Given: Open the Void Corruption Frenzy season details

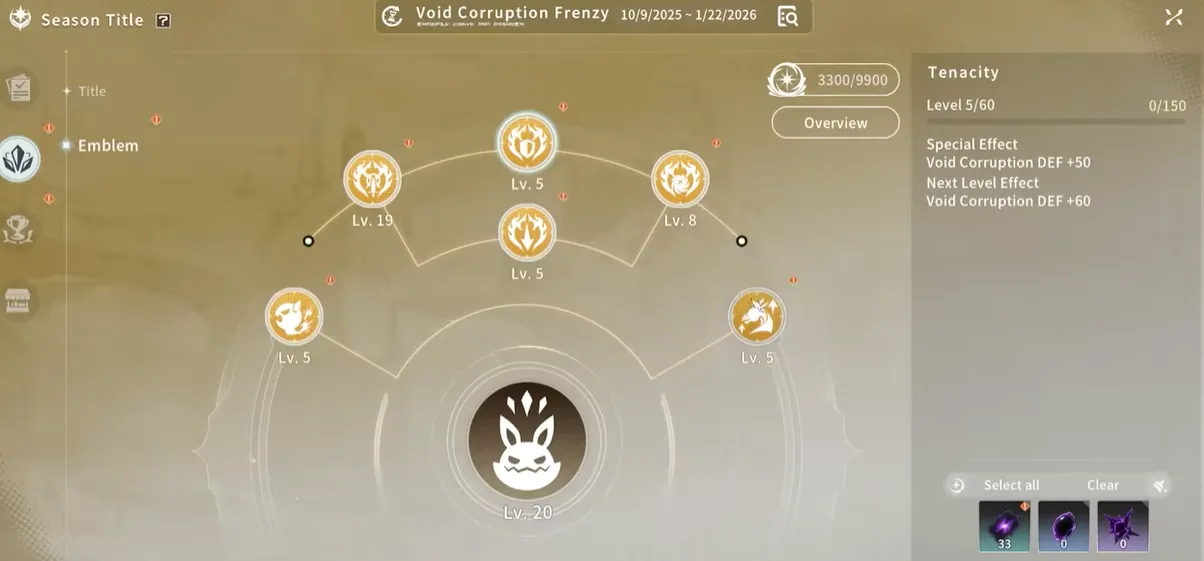Looking at the screenshot, I should pyautogui.click(x=788, y=16).
